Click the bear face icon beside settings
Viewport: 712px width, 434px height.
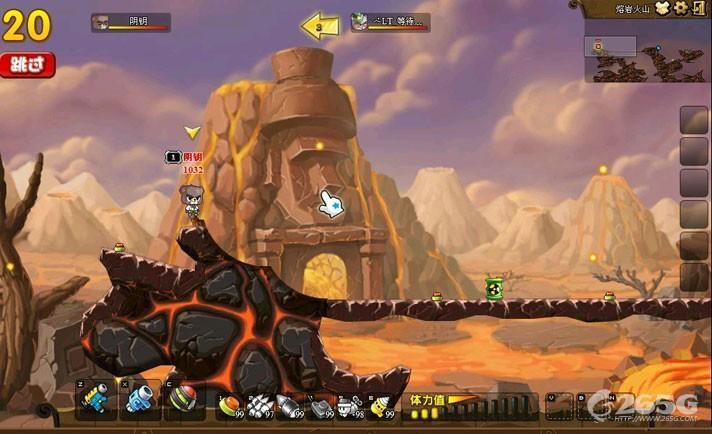click(x=663, y=8)
